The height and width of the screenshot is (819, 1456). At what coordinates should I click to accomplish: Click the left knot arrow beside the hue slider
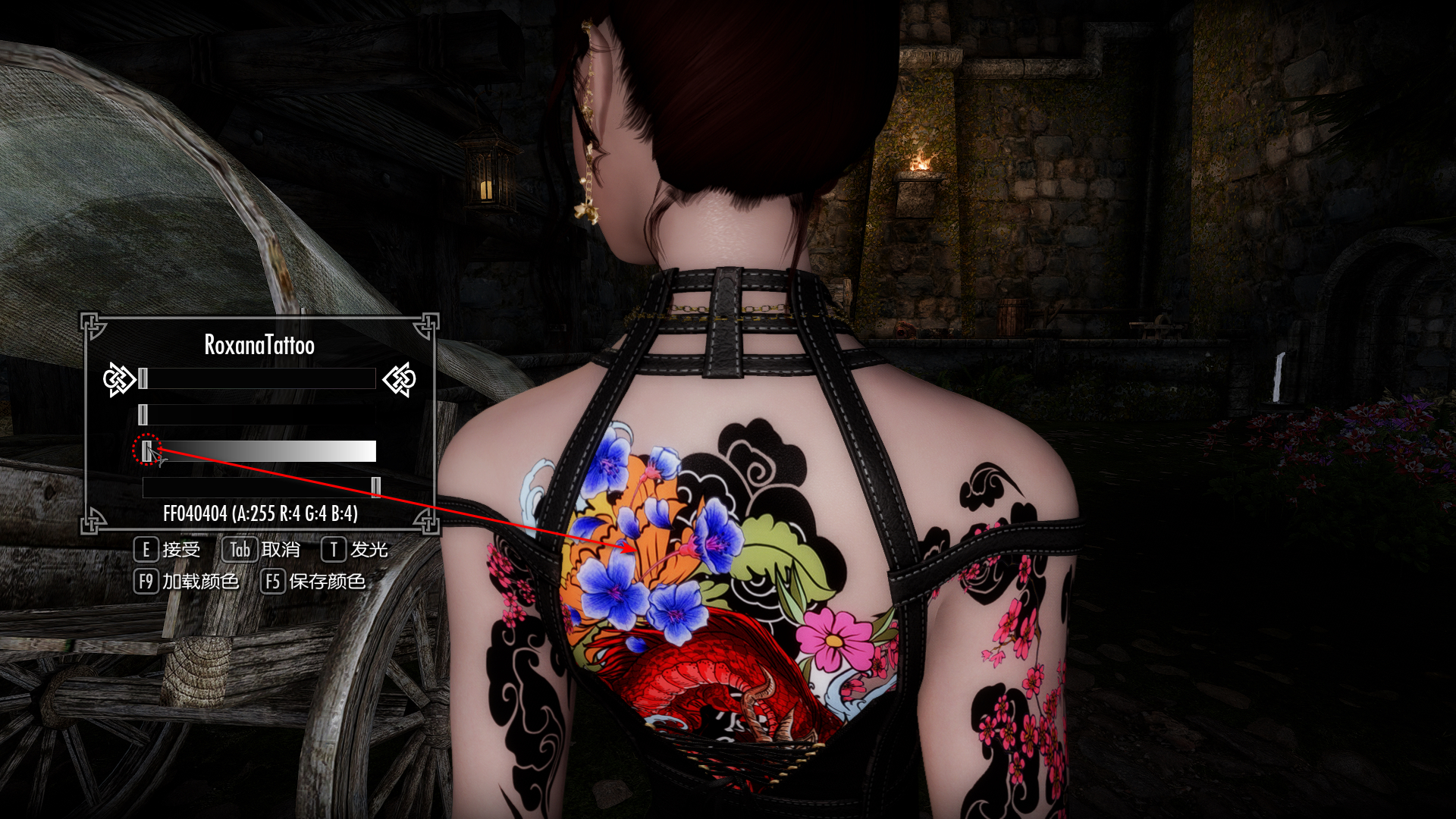click(118, 379)
